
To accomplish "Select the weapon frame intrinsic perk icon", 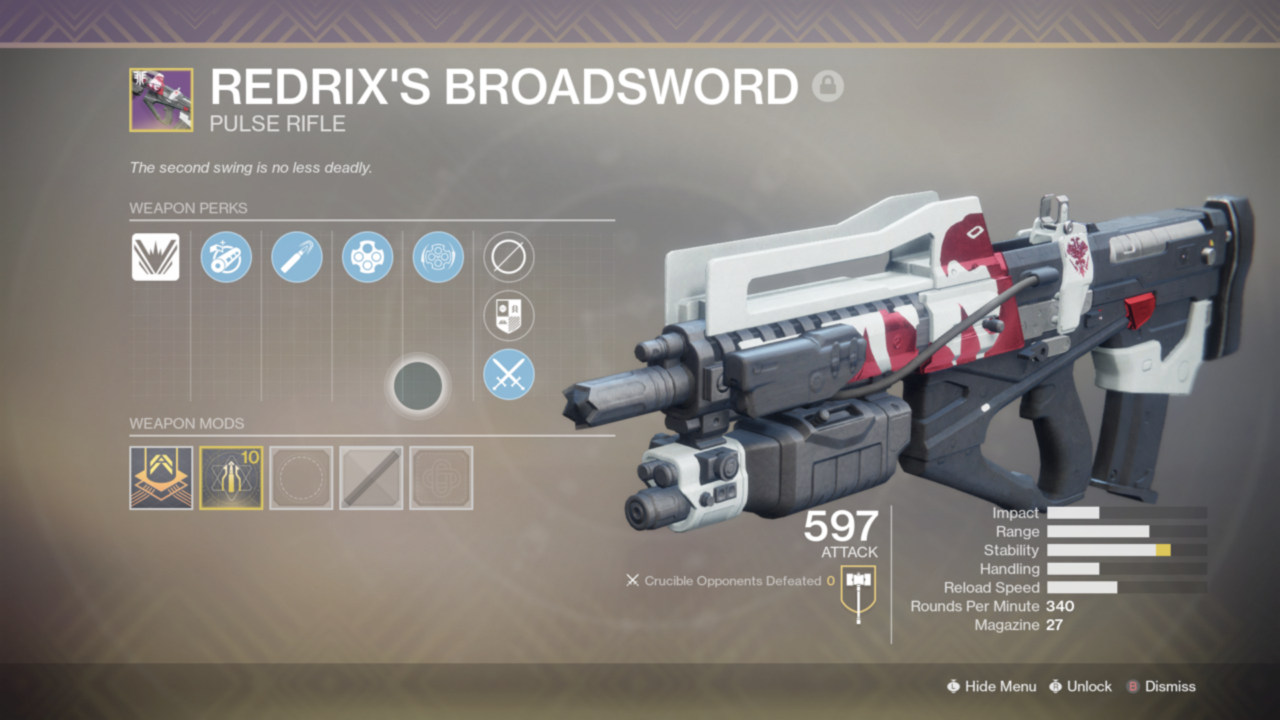I will coord(155,257).
